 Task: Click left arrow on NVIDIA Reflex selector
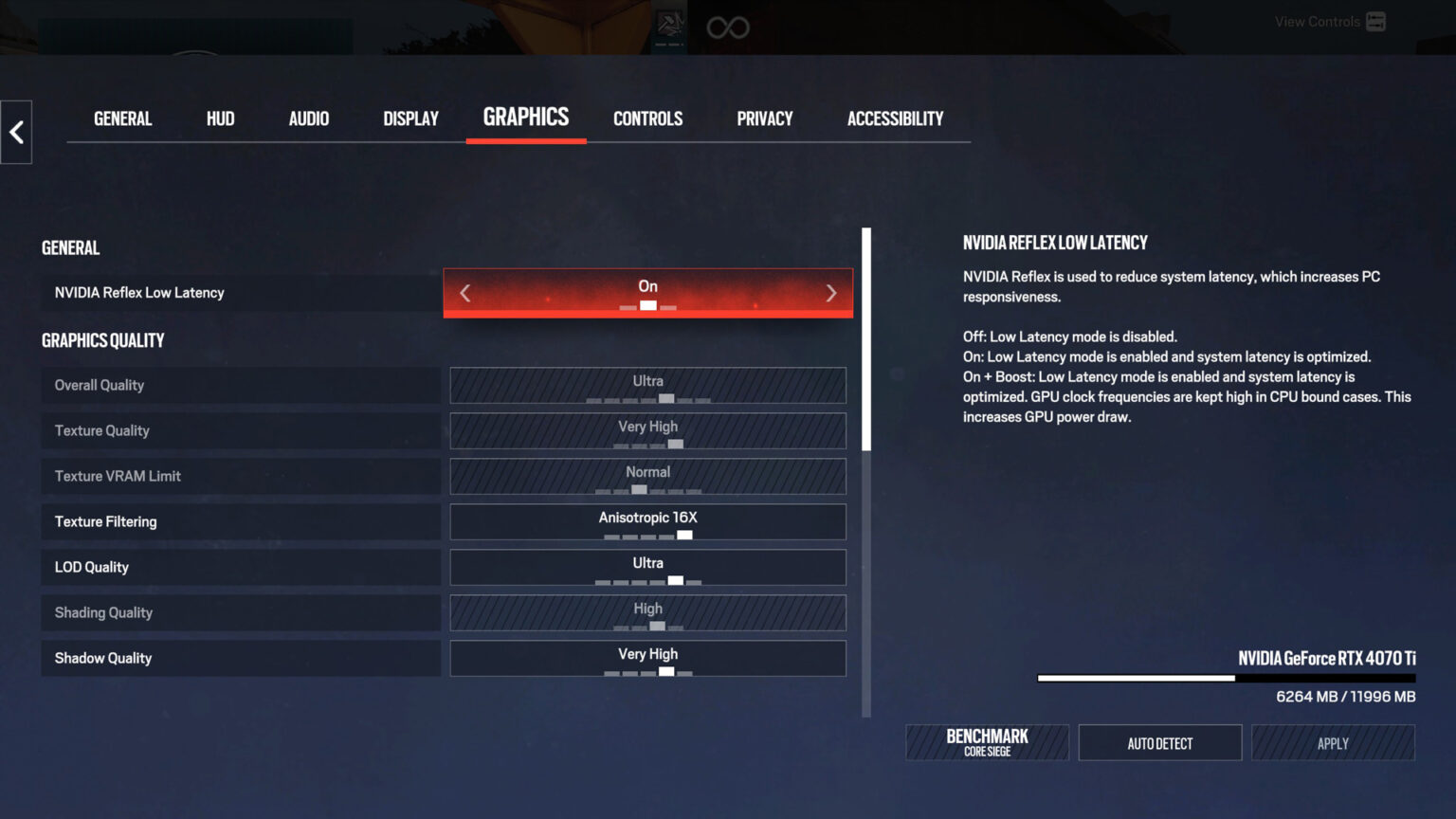[x=465, y=293]
